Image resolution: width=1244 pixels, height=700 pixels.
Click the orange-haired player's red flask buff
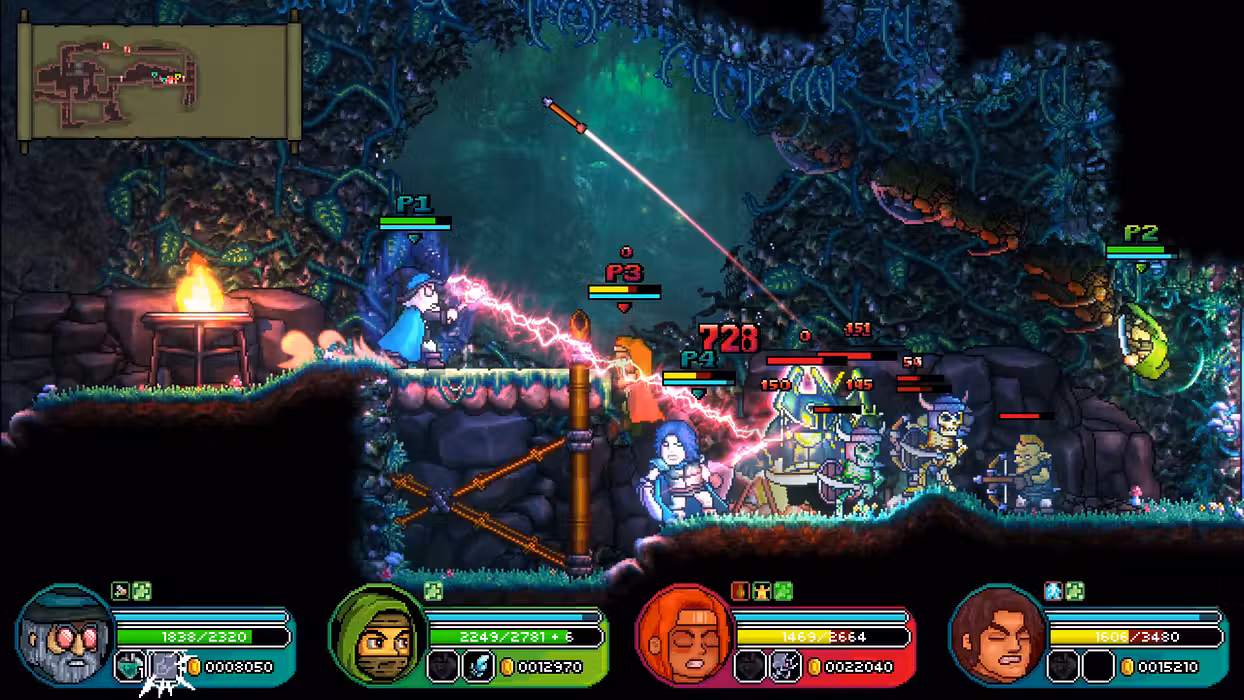pos(741,591)
